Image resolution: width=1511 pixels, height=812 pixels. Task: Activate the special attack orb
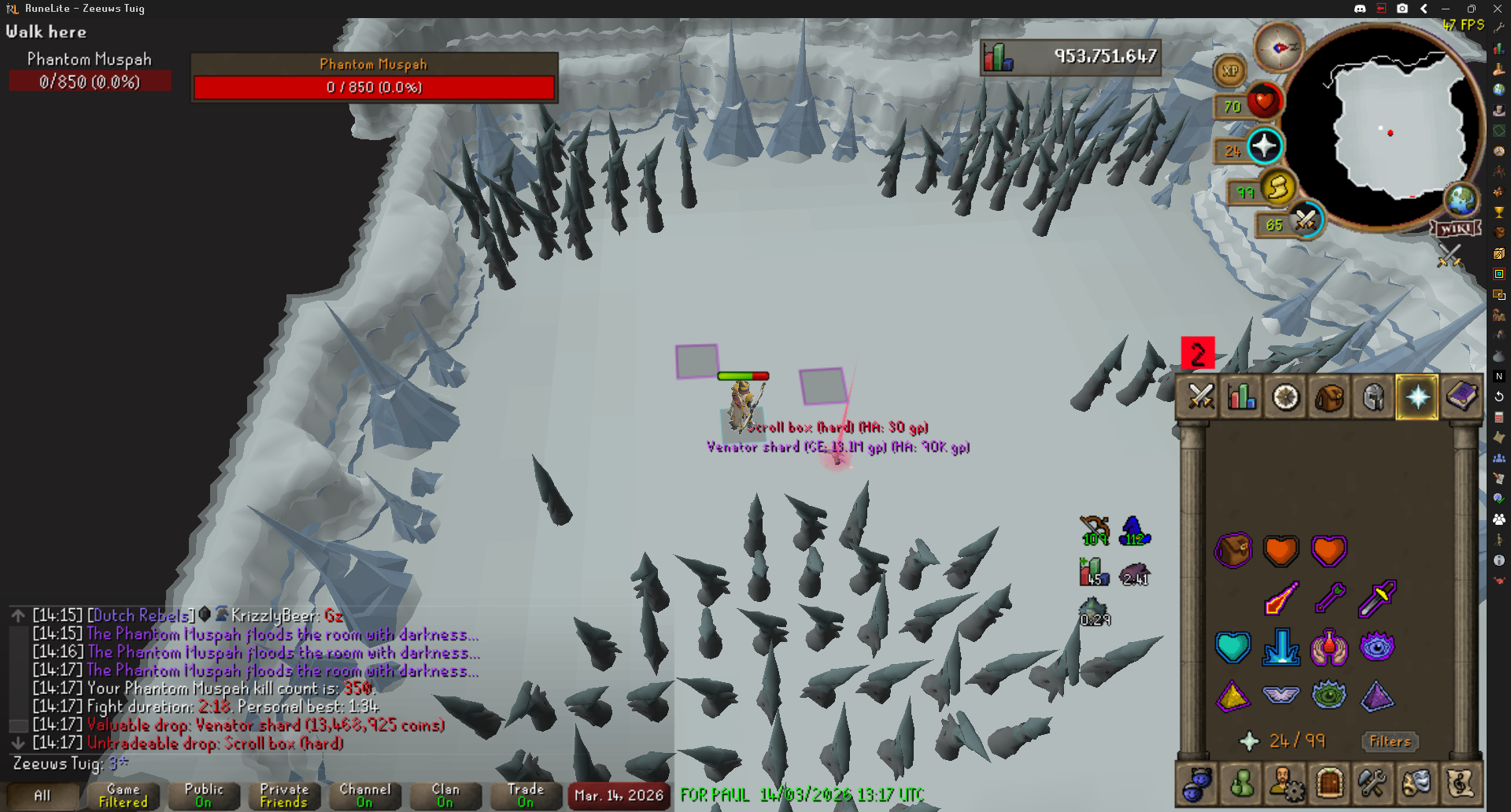[x=1306, y=220]
